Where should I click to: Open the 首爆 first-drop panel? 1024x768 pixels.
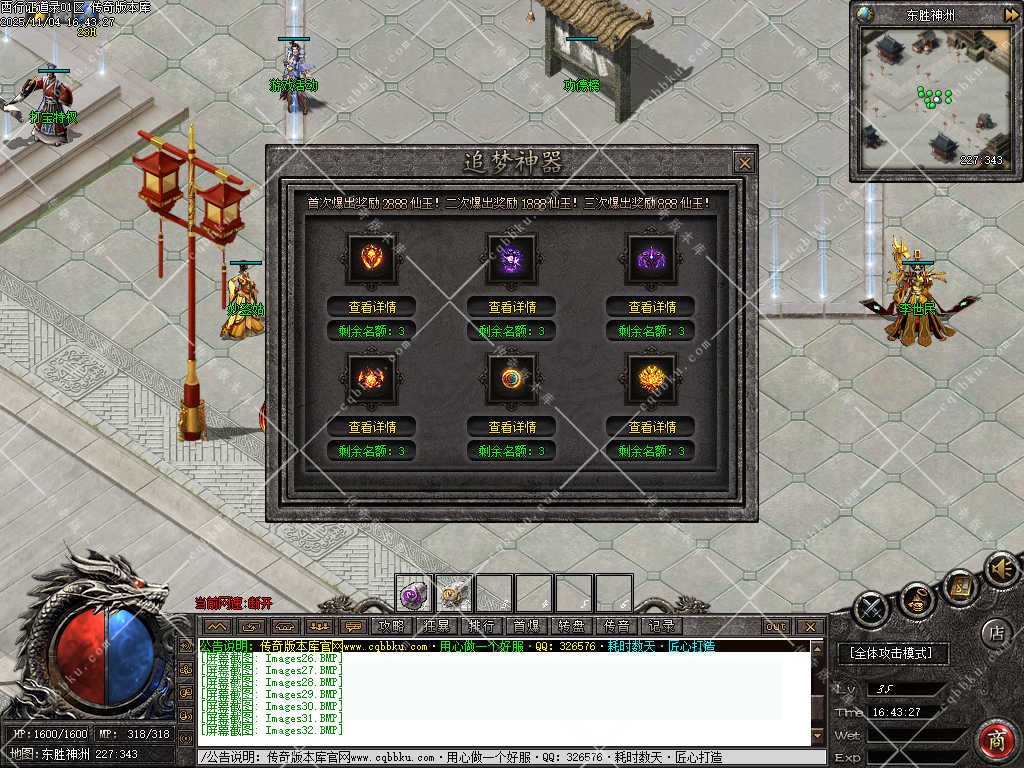[526, 626]
